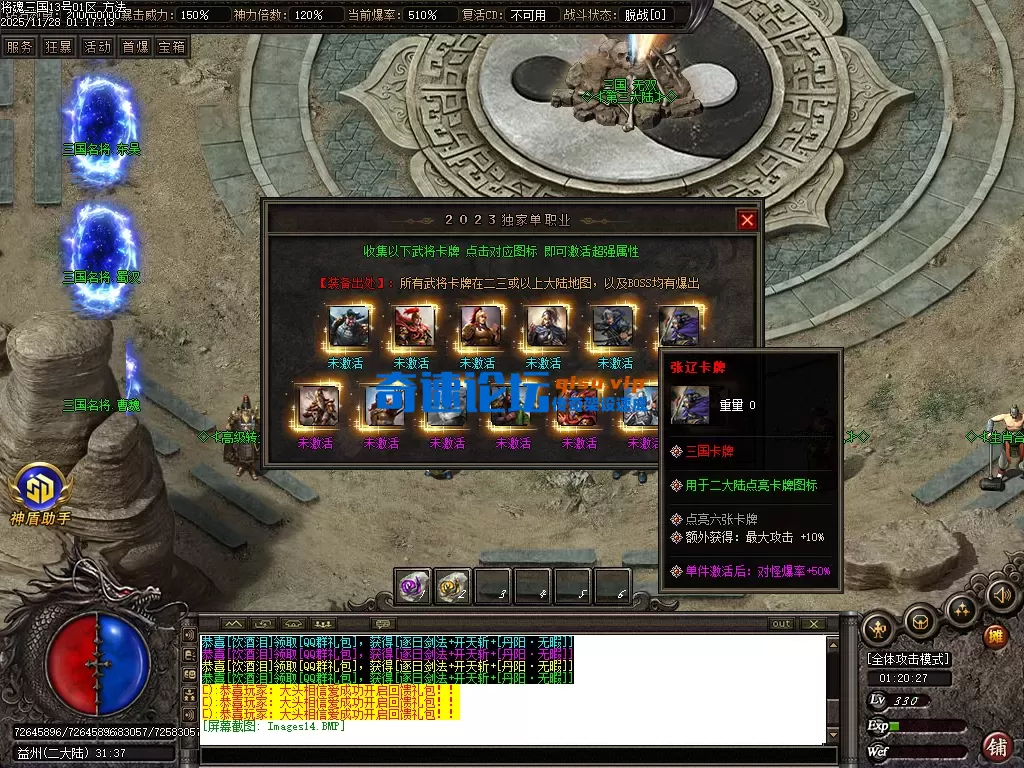Close the 2023 exclusive class card window
This screenshot has width=1024, height=768.
(x=747, y=220)
